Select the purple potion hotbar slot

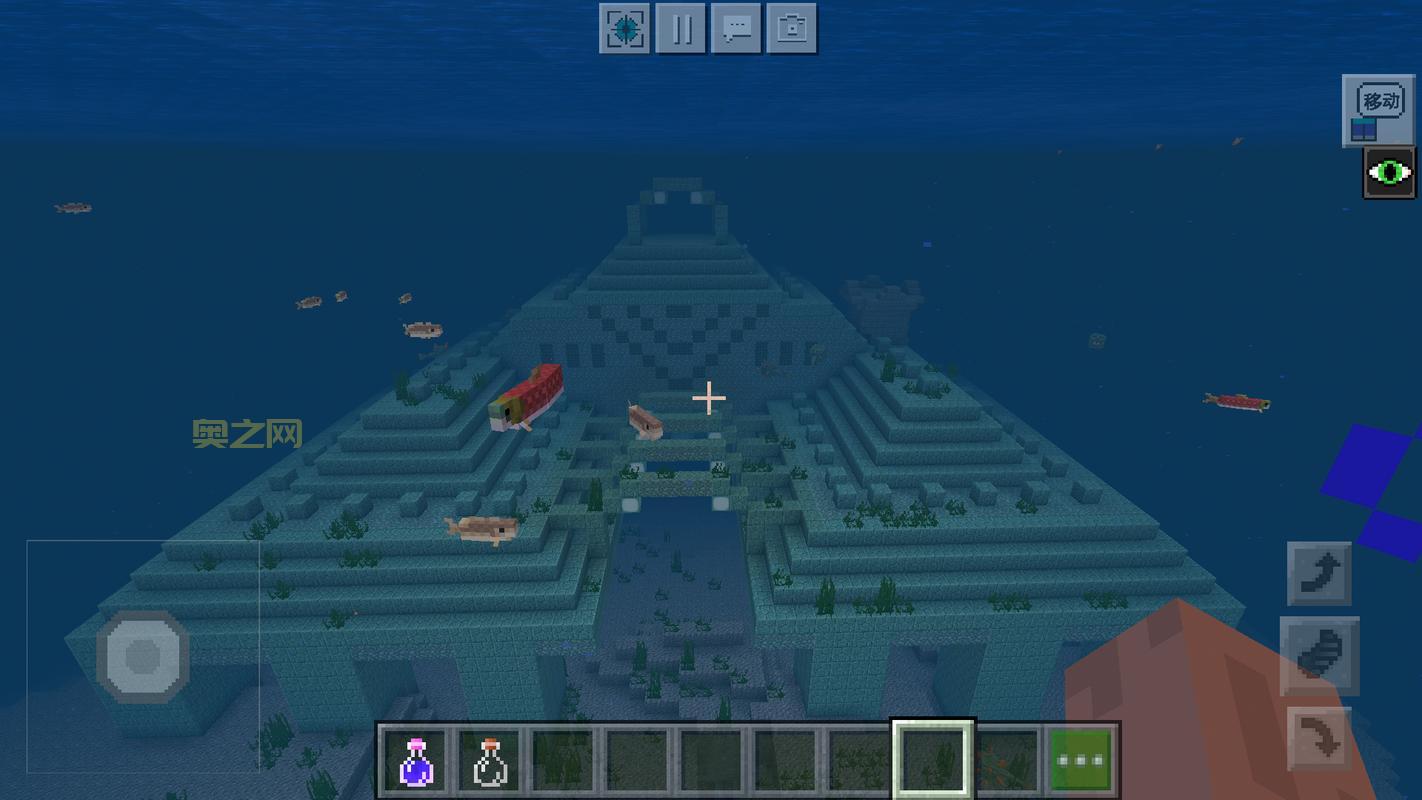click(x=416, y=760)
